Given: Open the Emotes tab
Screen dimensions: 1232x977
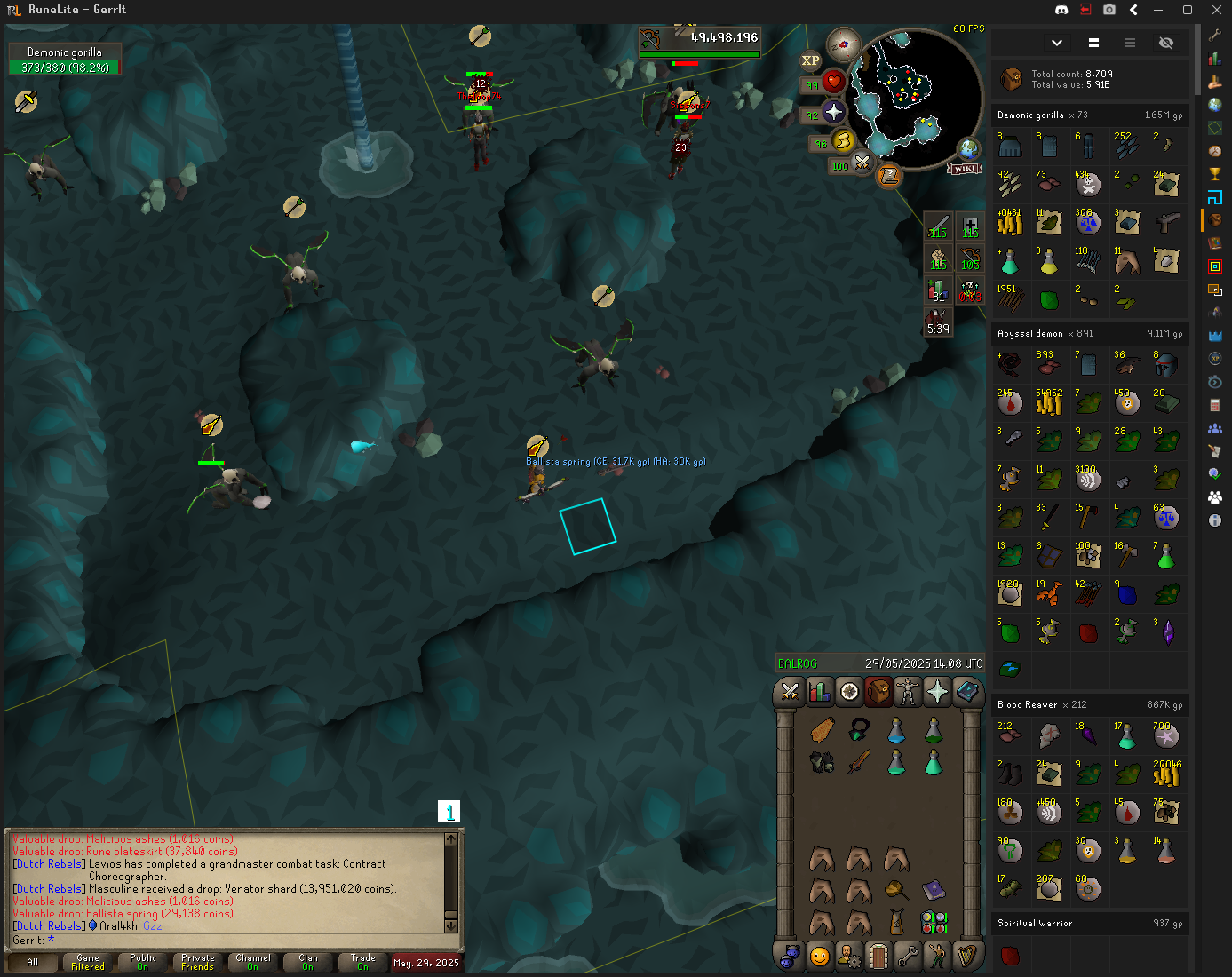Looking at the screenshot, I should click(x=937, y=957).
